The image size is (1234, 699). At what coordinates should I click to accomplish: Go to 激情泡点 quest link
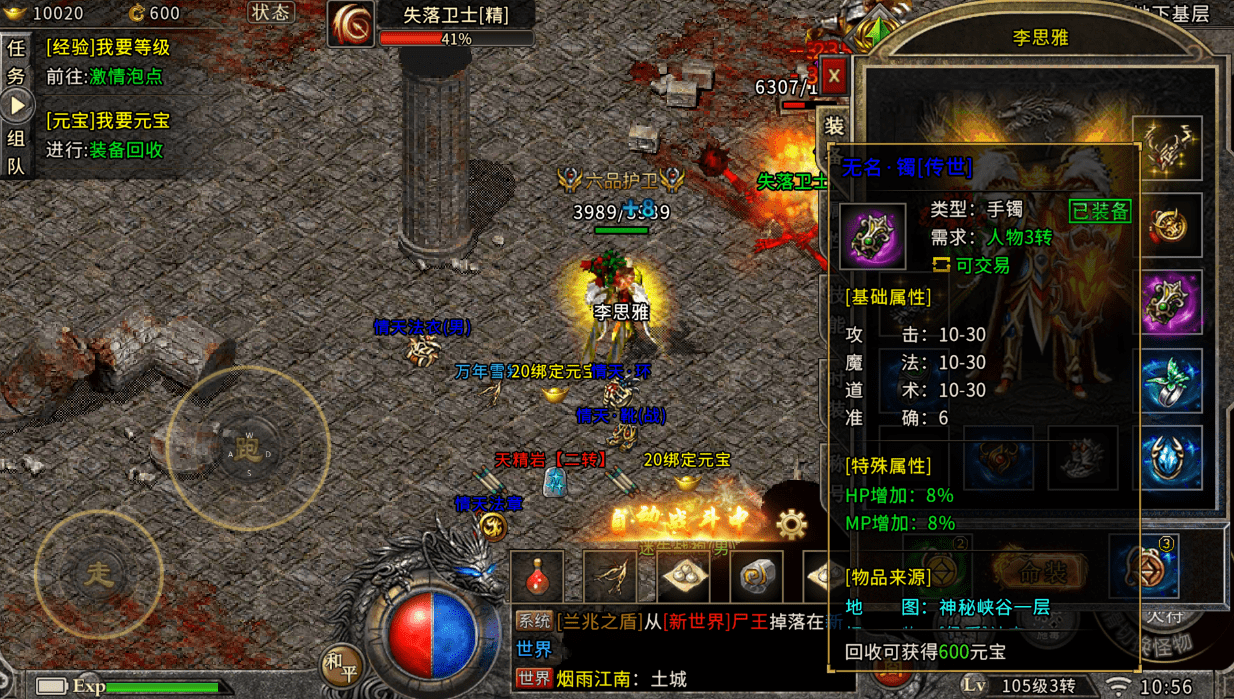pyautogui.click(x=126, y=77)
